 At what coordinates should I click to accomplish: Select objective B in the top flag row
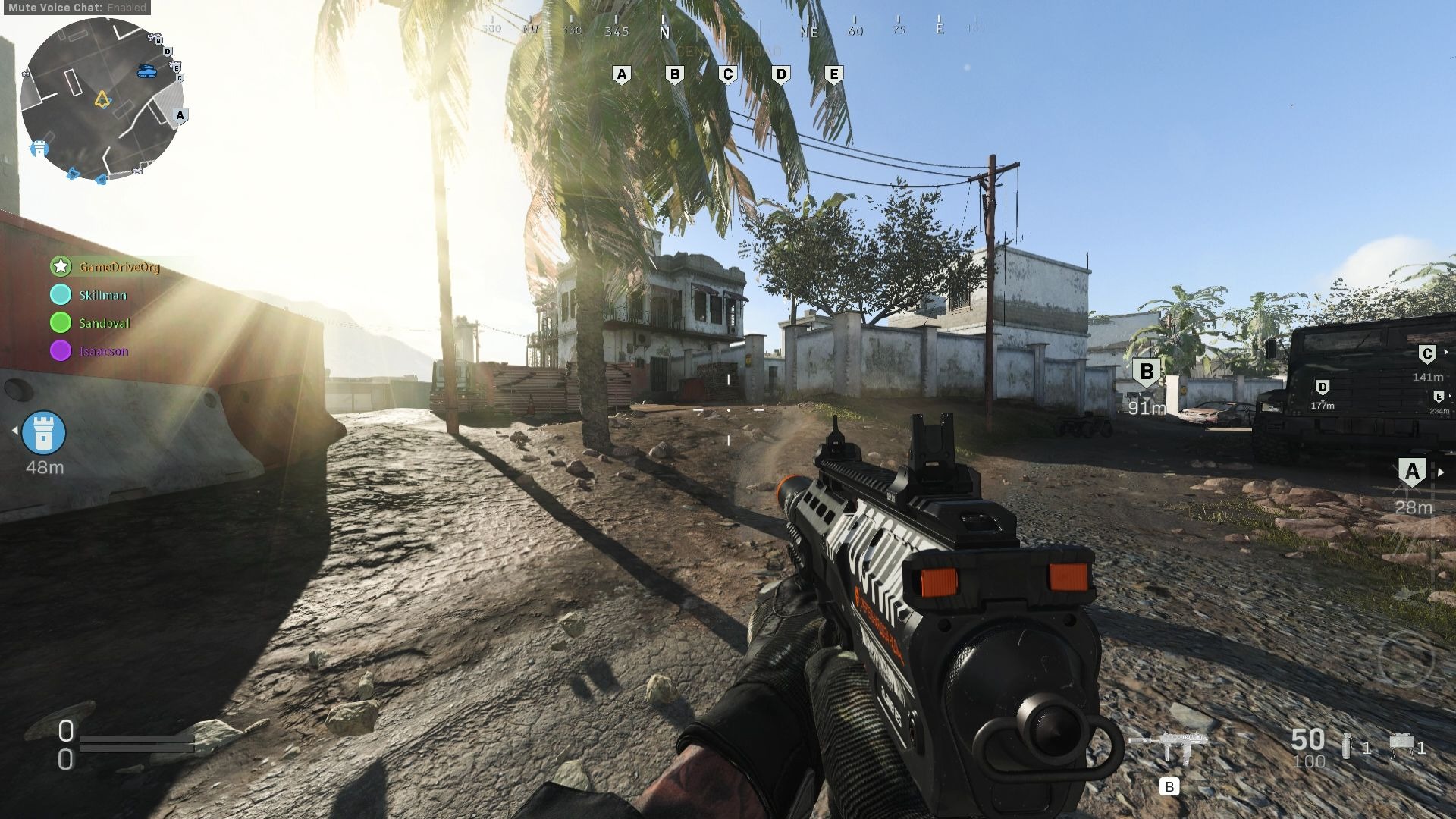675,74
